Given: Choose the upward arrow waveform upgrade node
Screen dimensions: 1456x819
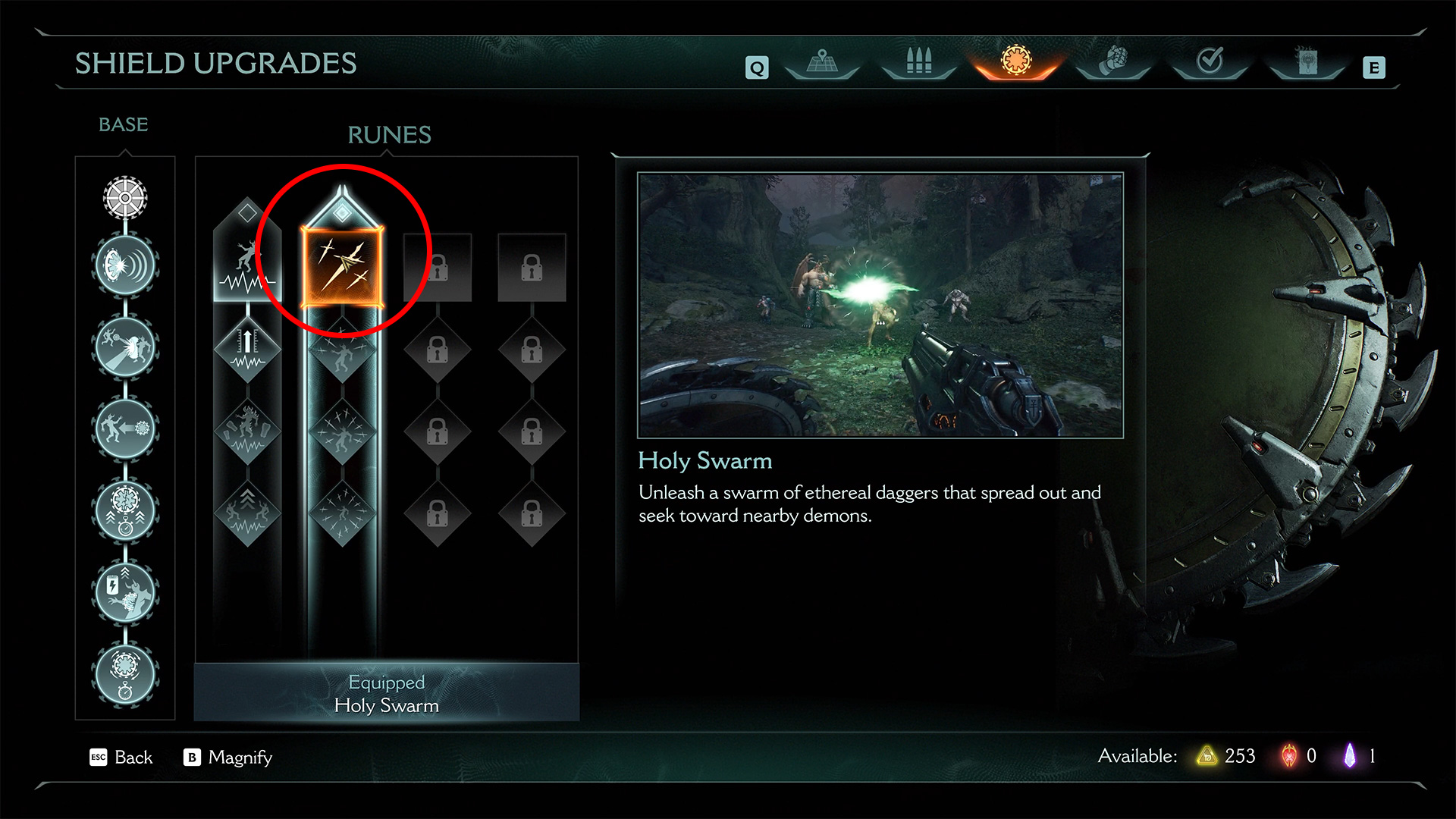Looking at the screenshot, I should pos(247,350).
